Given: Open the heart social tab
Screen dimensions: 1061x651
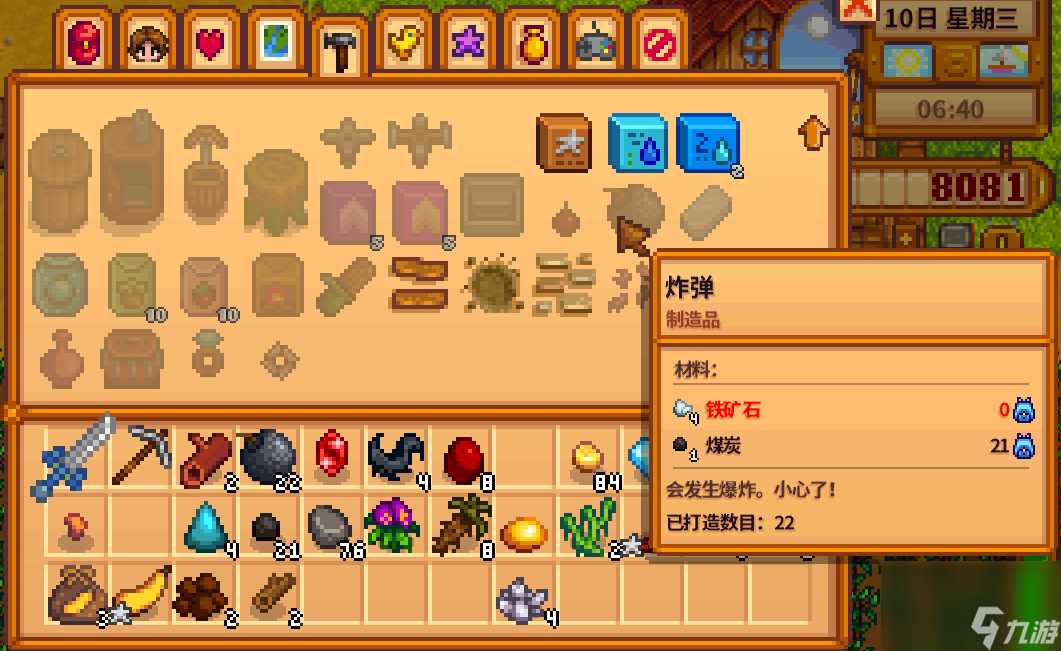Looking at the screenshot, I should [211, 42].
